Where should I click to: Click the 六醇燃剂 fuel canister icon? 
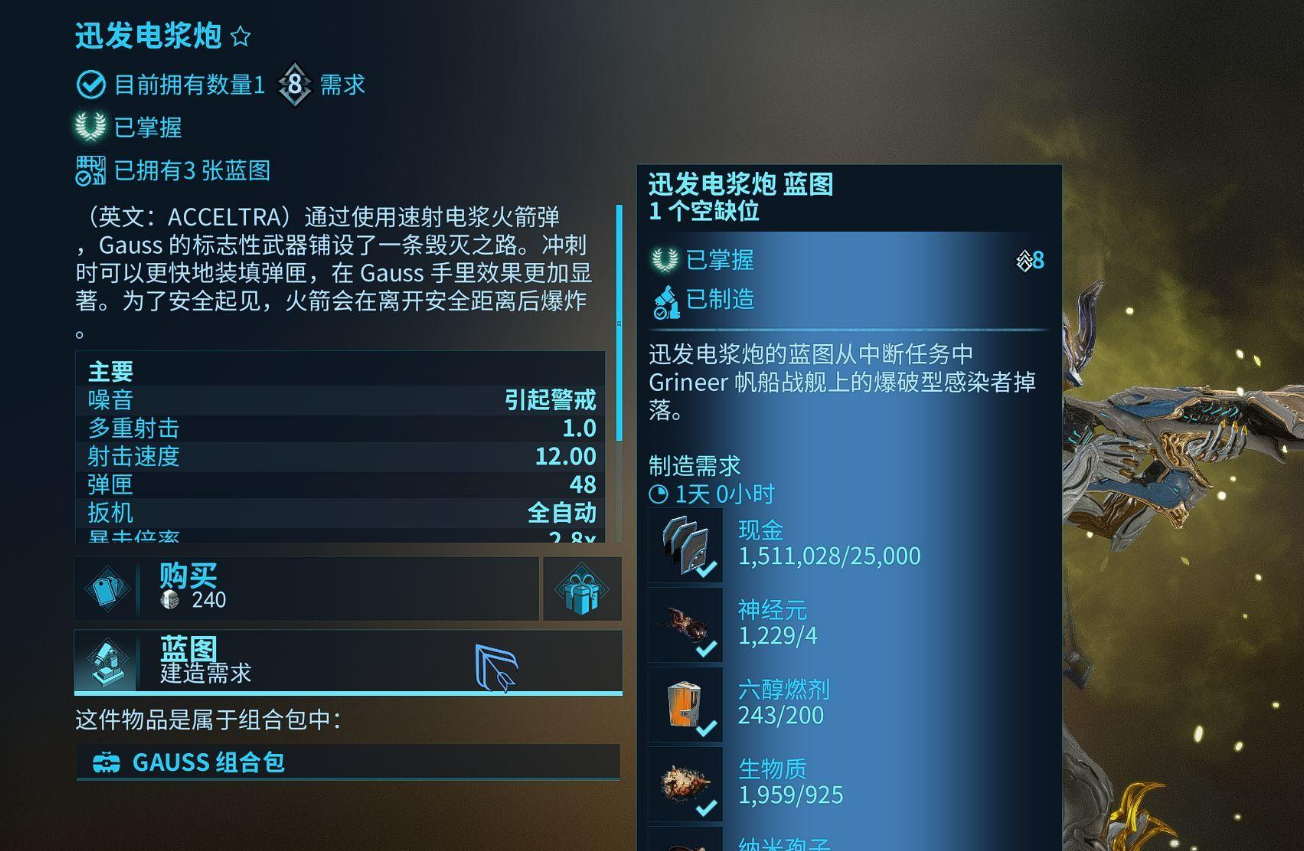[x=685, y=704]
